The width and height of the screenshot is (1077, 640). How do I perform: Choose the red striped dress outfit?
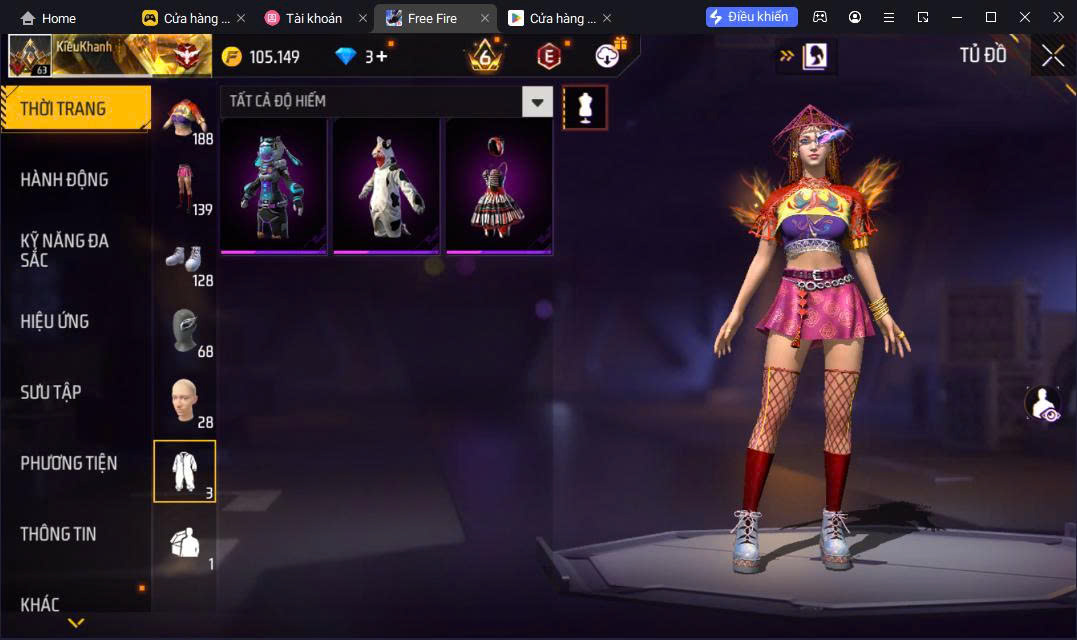pyautogui.click(x=499, y=186)
